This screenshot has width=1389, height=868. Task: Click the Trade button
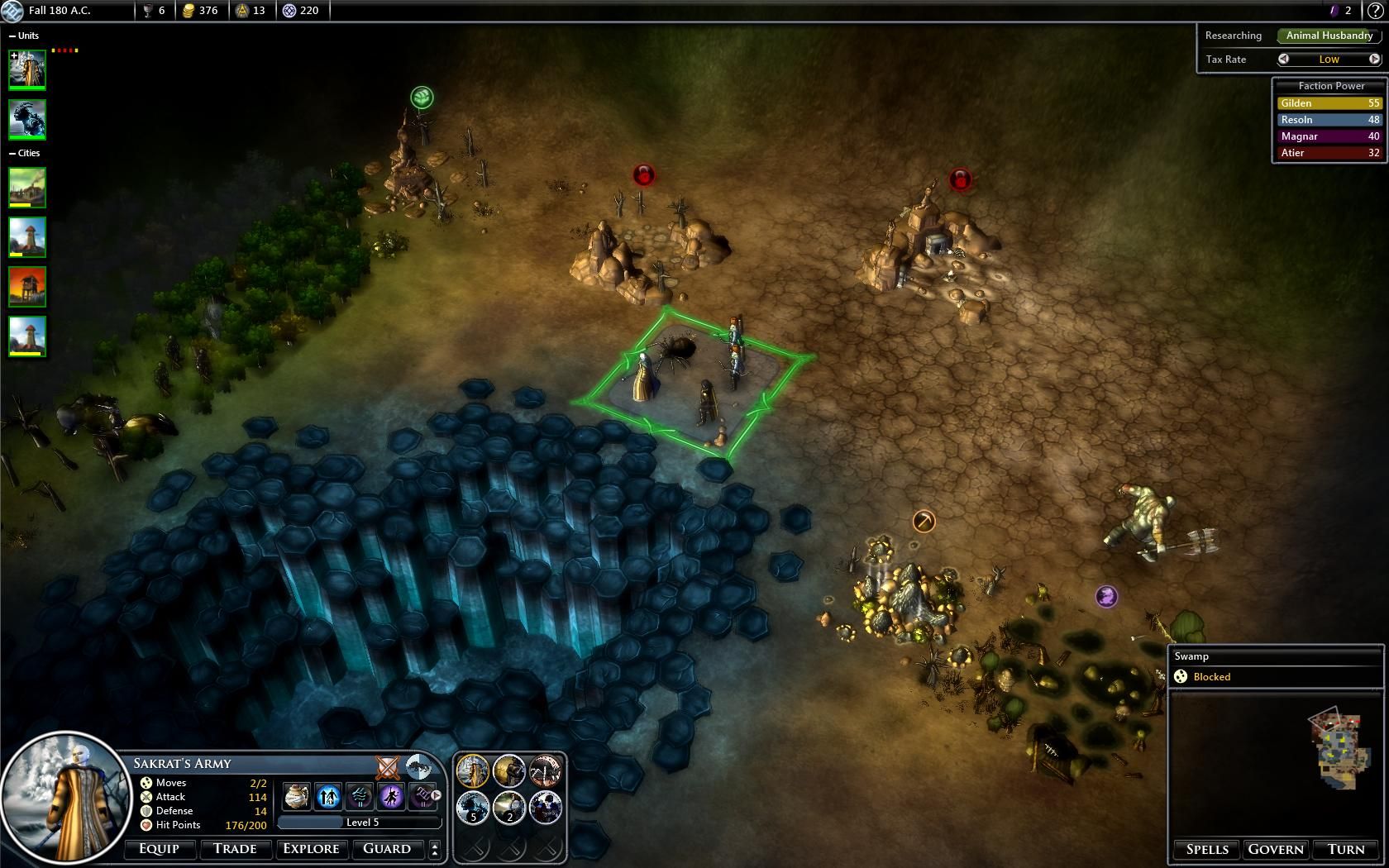click(x=235, y=849)
